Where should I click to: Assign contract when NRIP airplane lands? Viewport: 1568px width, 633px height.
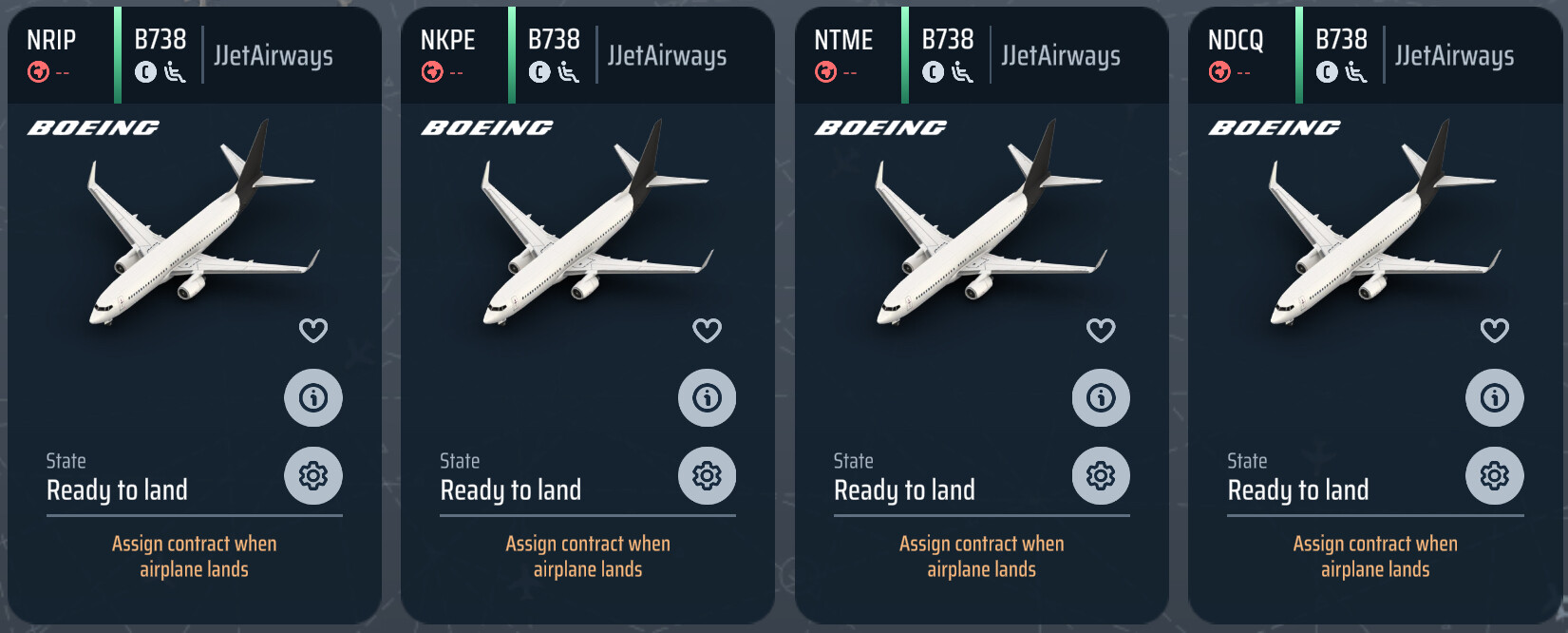[x=194, y=556]
